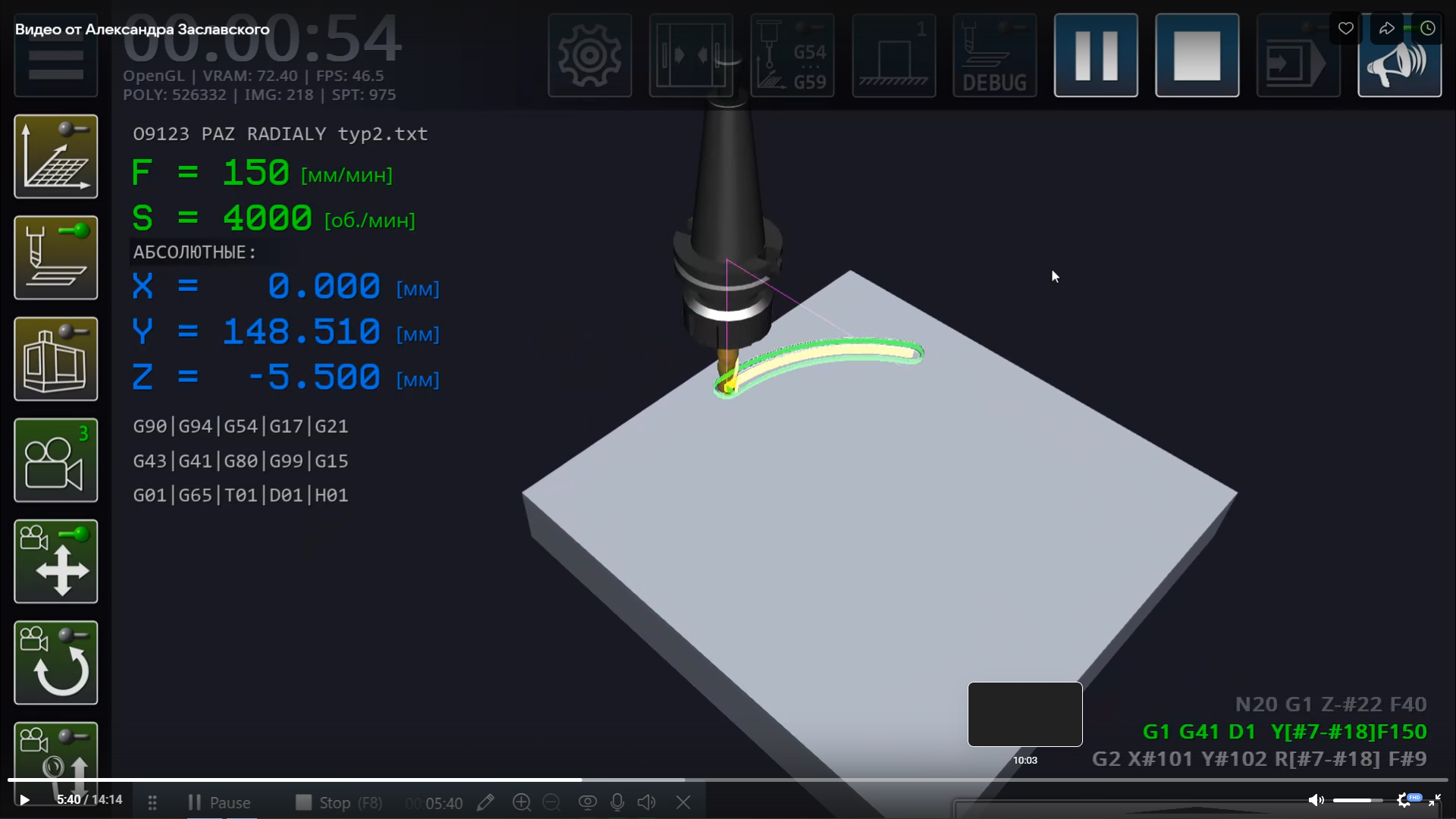Activate the camera pan mode button
The image size is (1456, 819).
pos(55,561)
